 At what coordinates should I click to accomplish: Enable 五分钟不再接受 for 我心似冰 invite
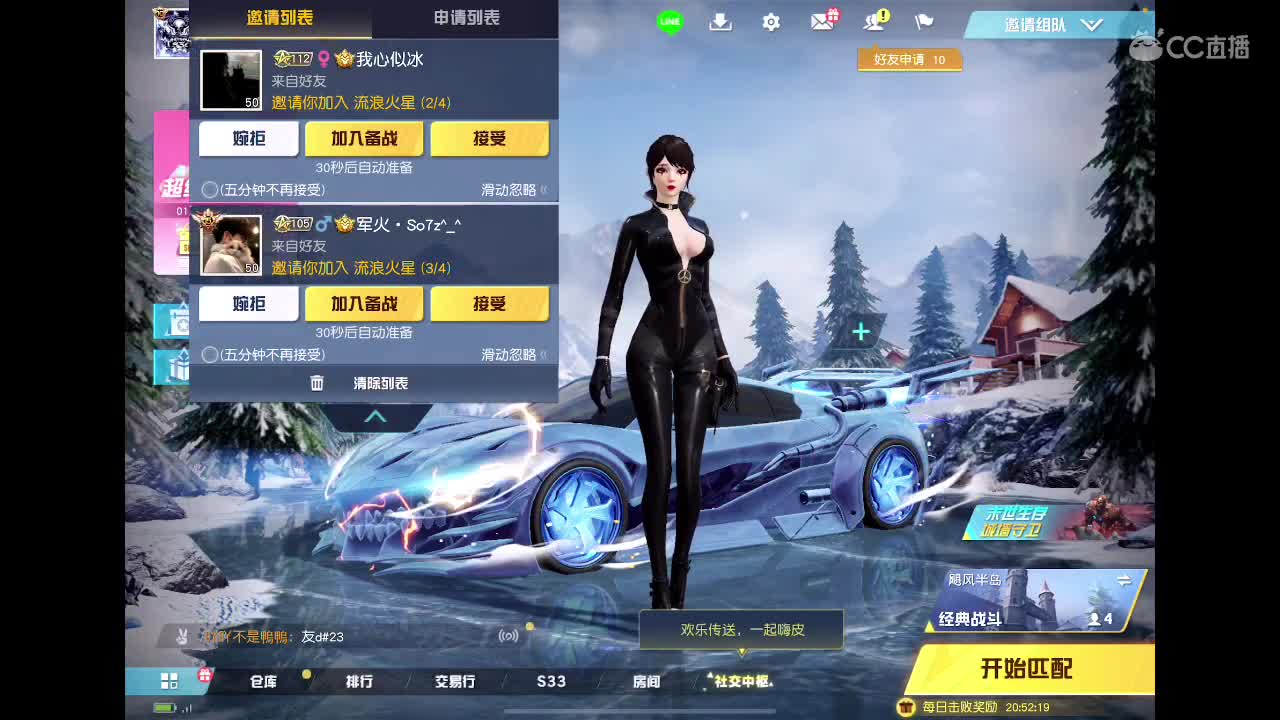[x=209, y=188]
